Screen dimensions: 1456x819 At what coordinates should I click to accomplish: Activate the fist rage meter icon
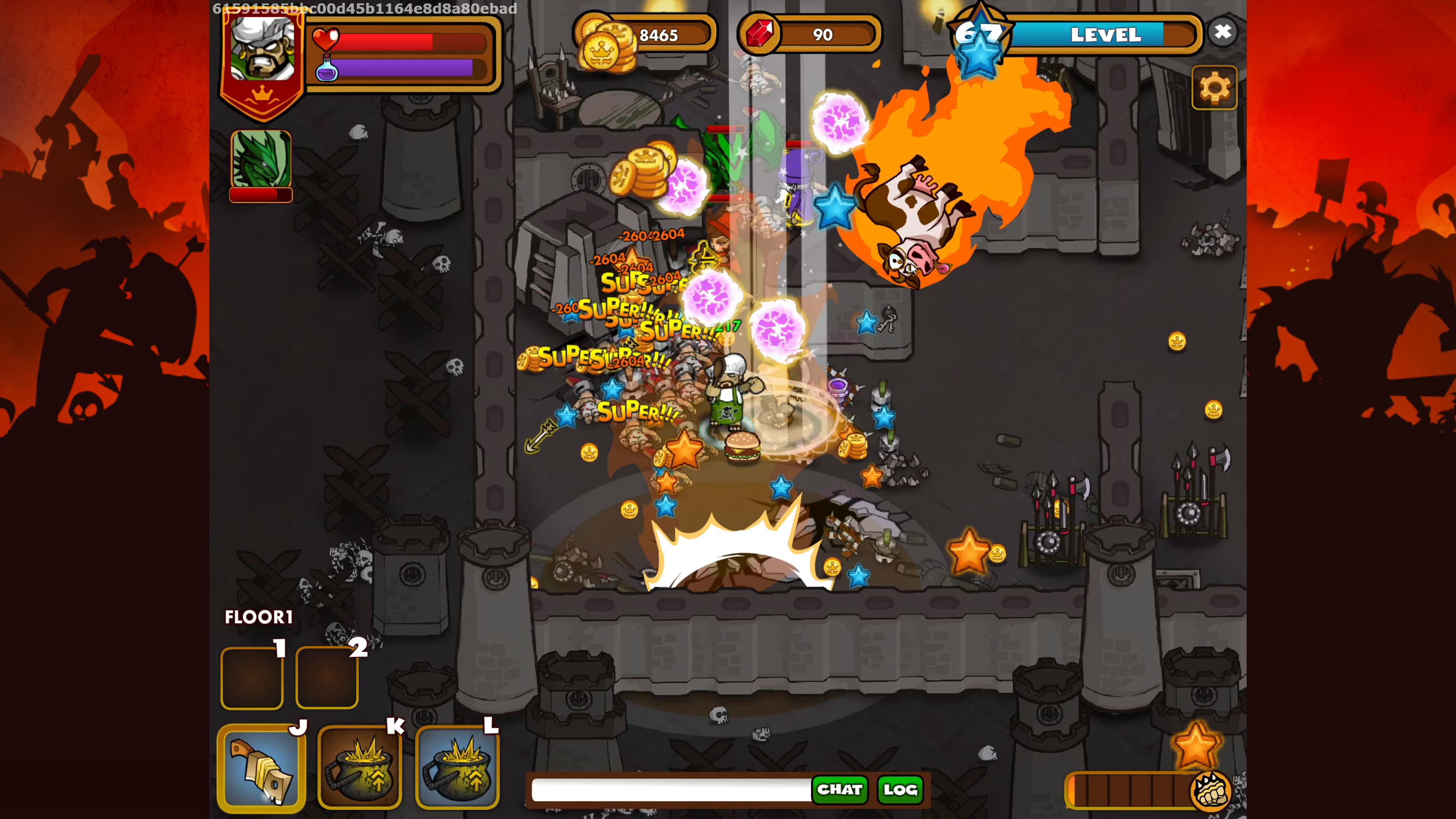point(1210,790)
